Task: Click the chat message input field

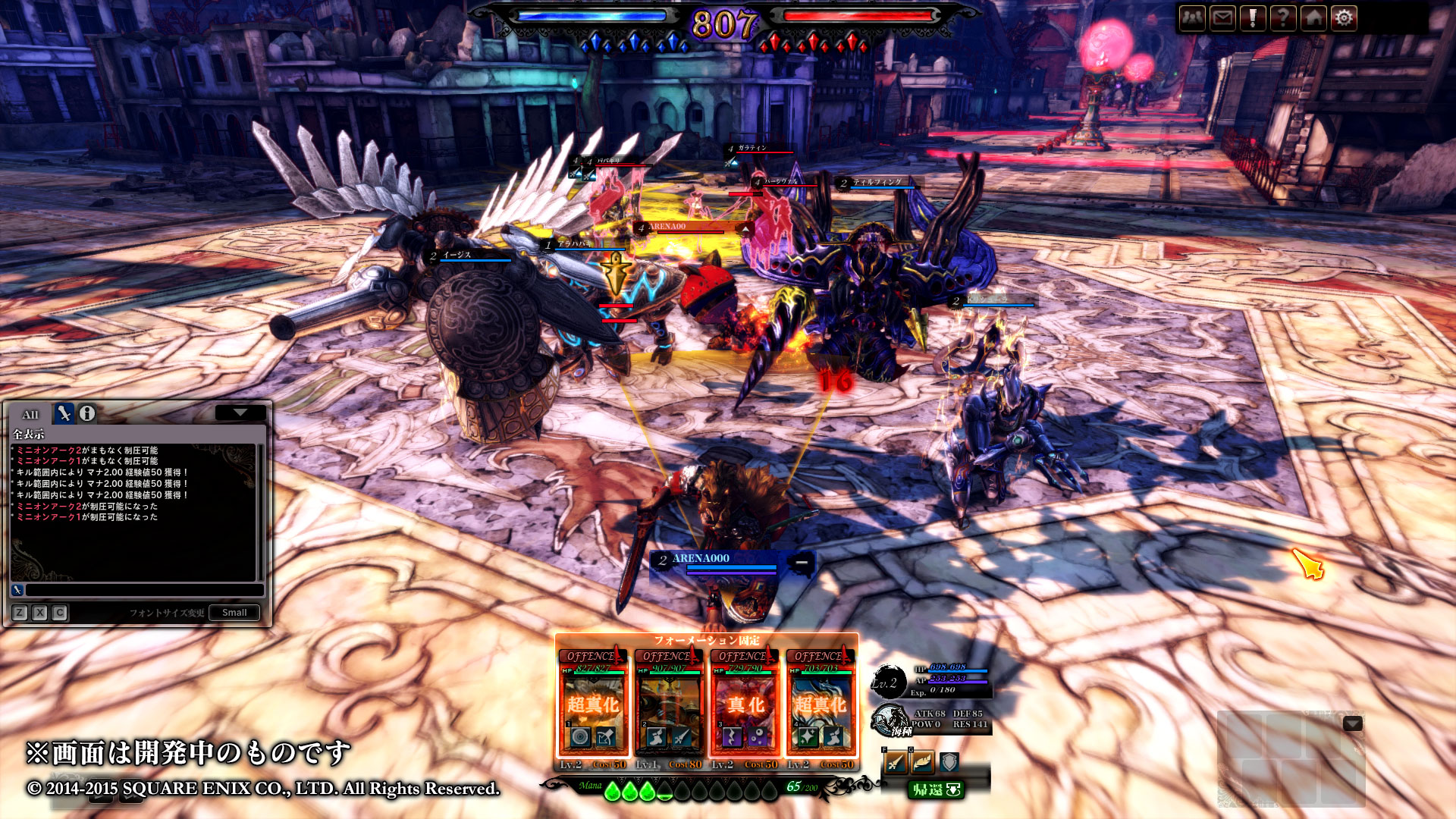Action: pyautogui.click(x=144, y=590)
